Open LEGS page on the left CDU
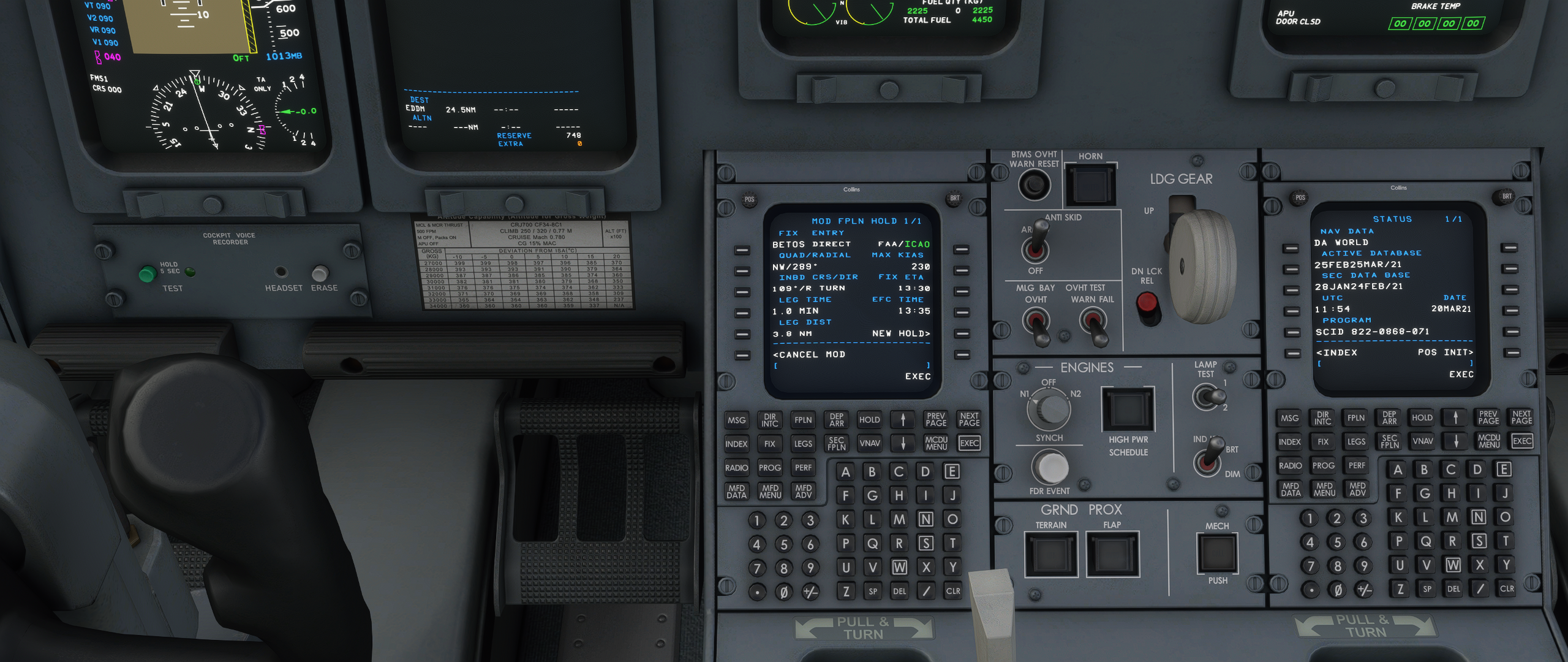The image size is (1568, 662). [802, 444]
